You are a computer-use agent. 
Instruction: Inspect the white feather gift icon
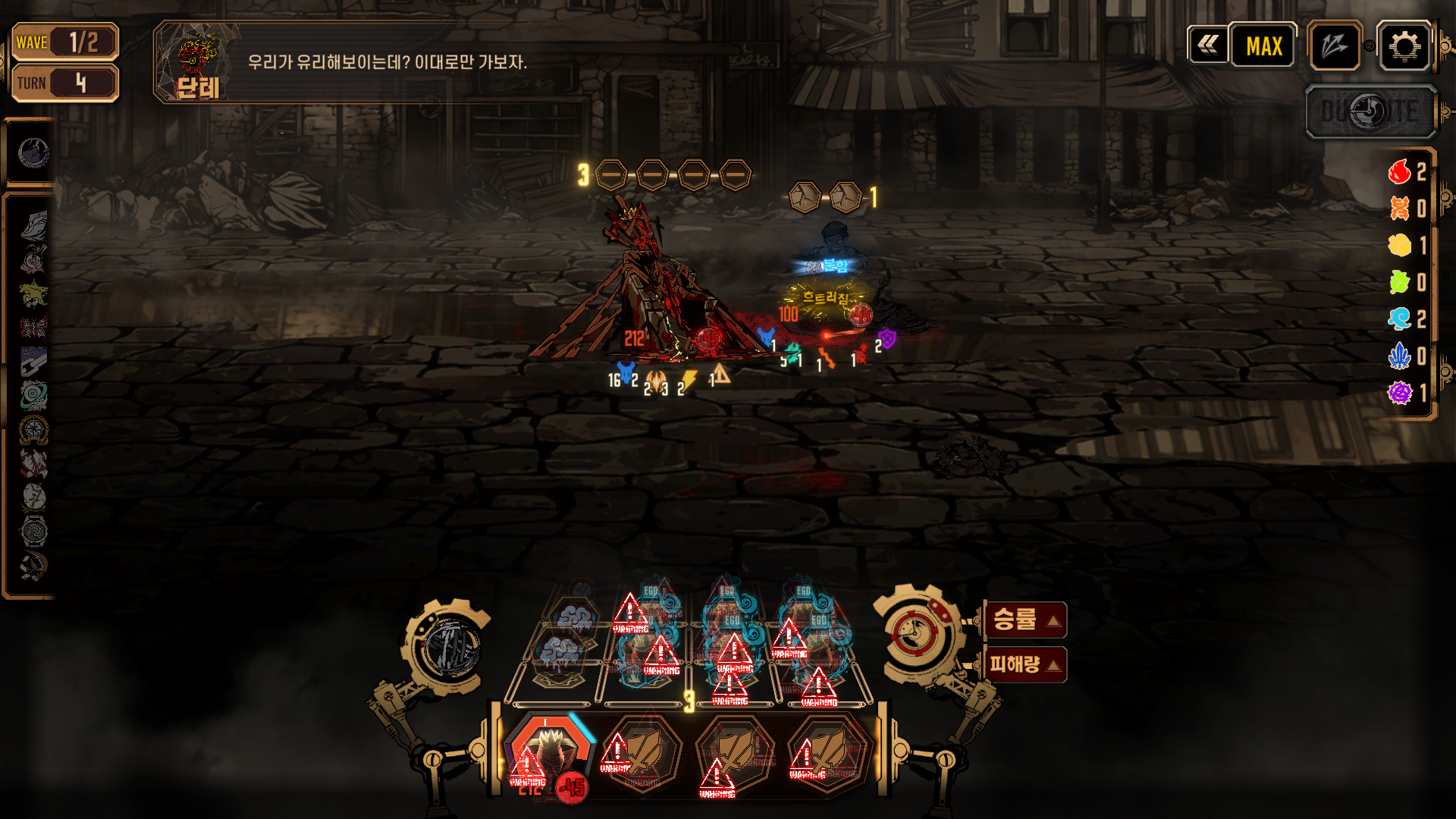coord(33,225)
